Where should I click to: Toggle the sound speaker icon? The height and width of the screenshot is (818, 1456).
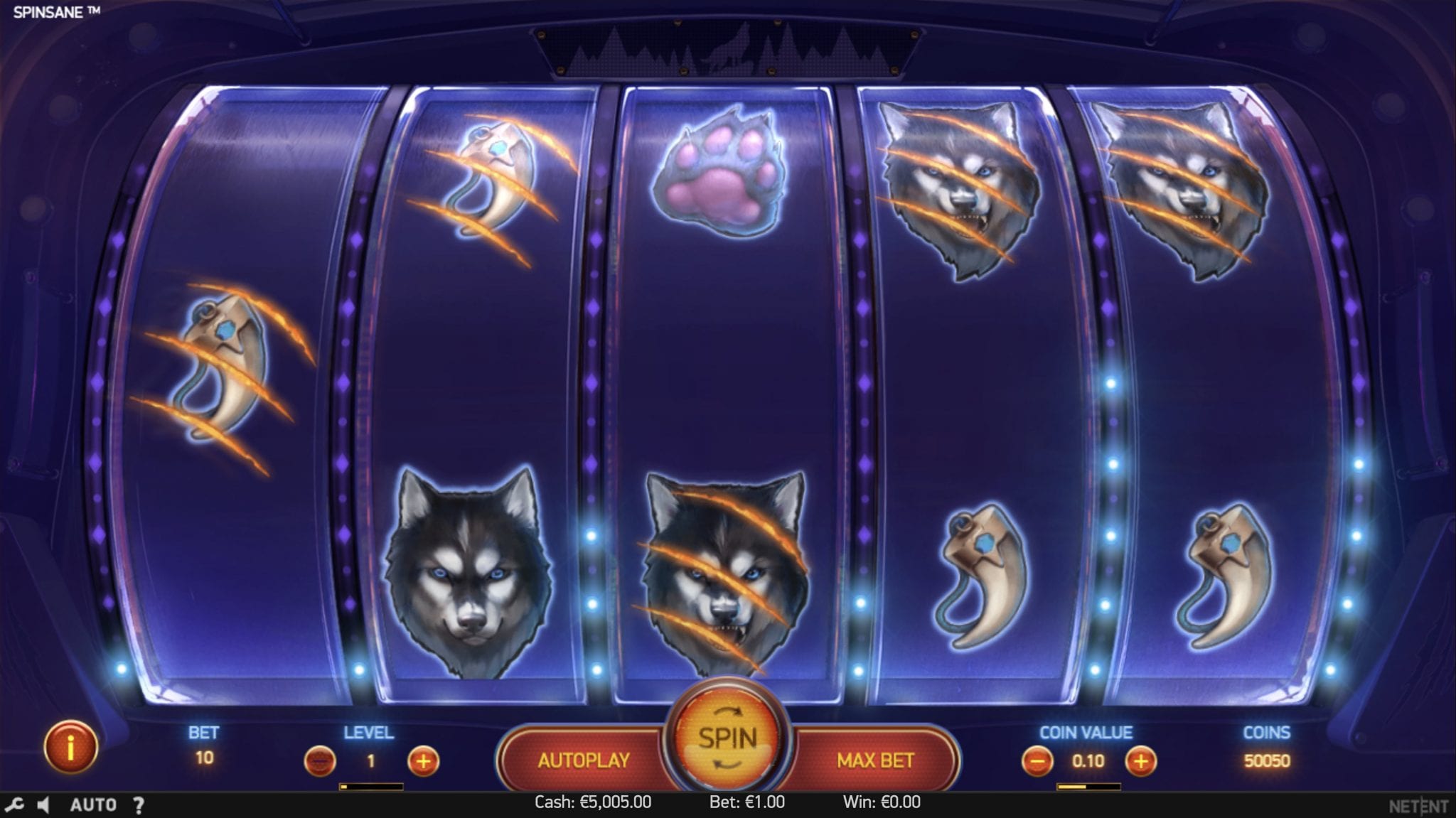point(43,804)
